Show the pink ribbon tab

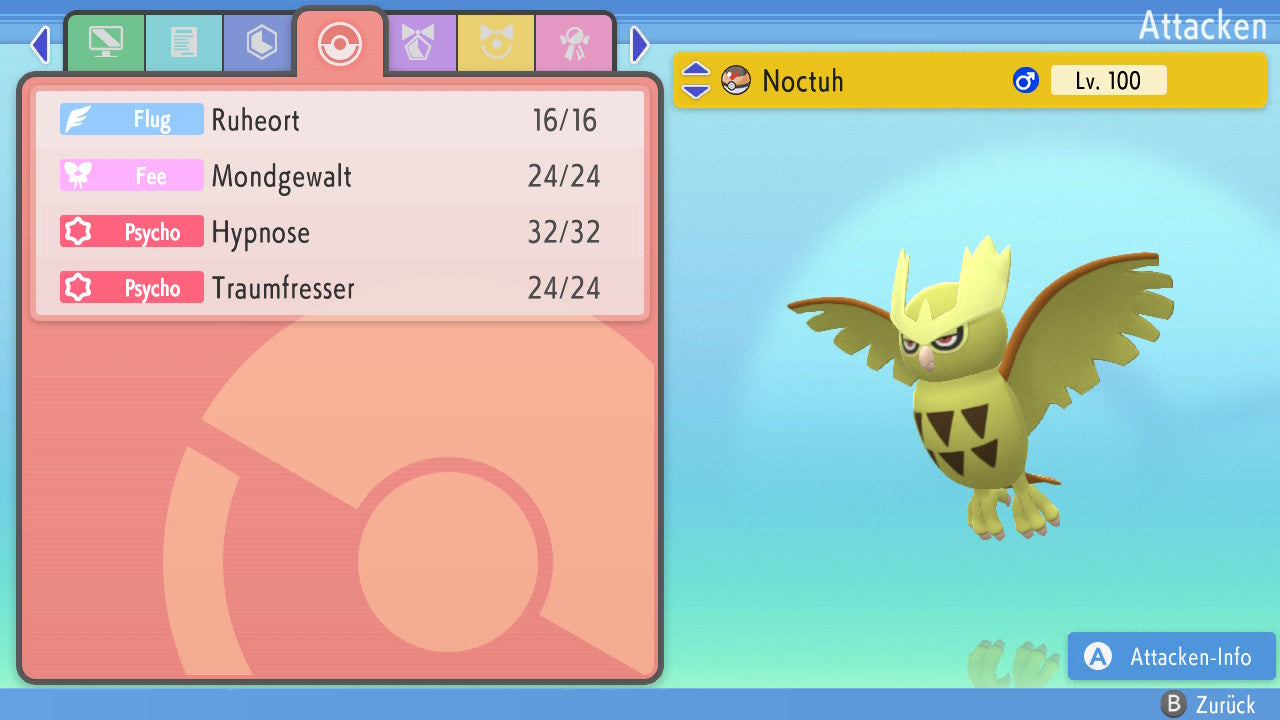[574, 43]
